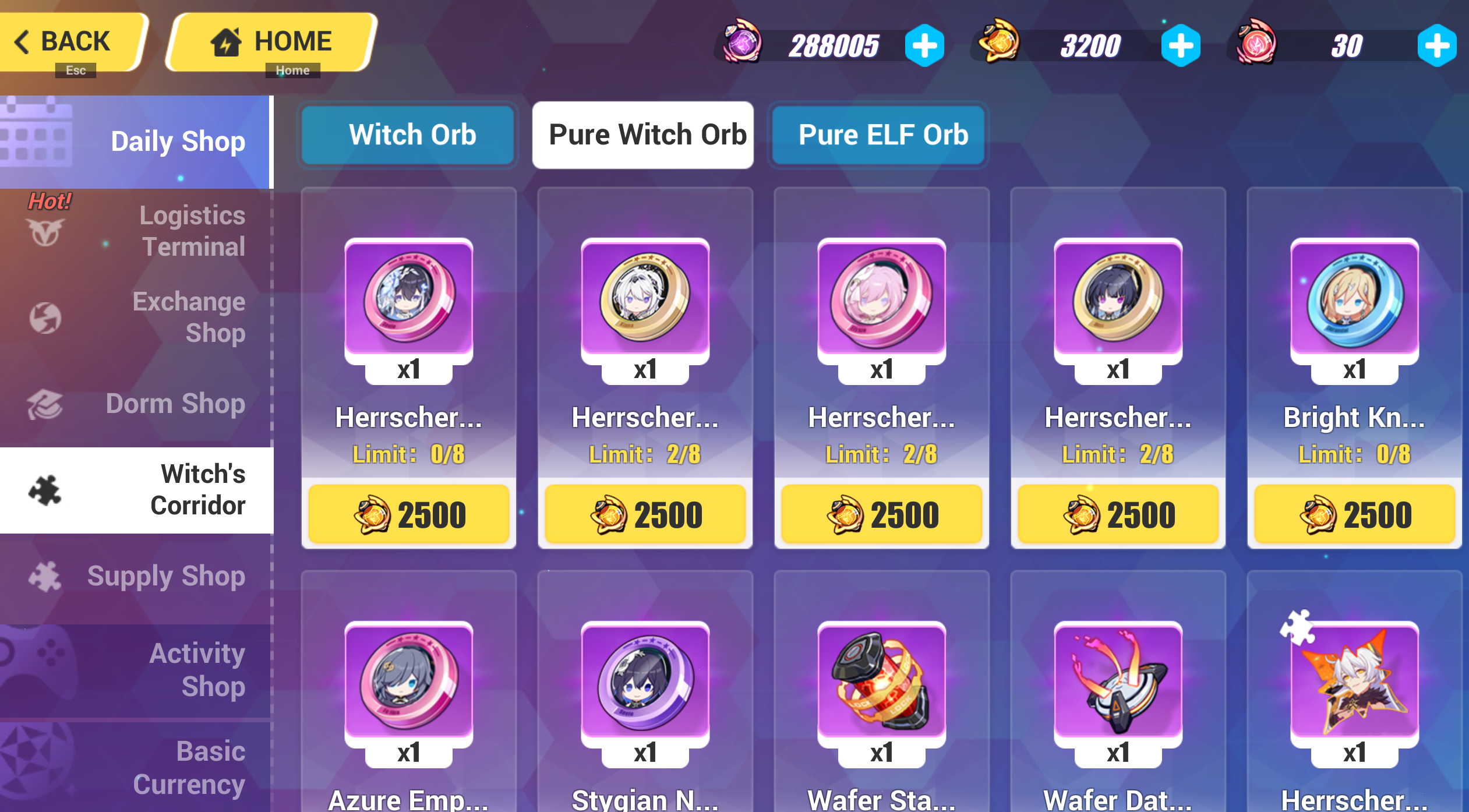
Task: Buy the Bright Knight orb for 2500
Action: (1352, 514)
